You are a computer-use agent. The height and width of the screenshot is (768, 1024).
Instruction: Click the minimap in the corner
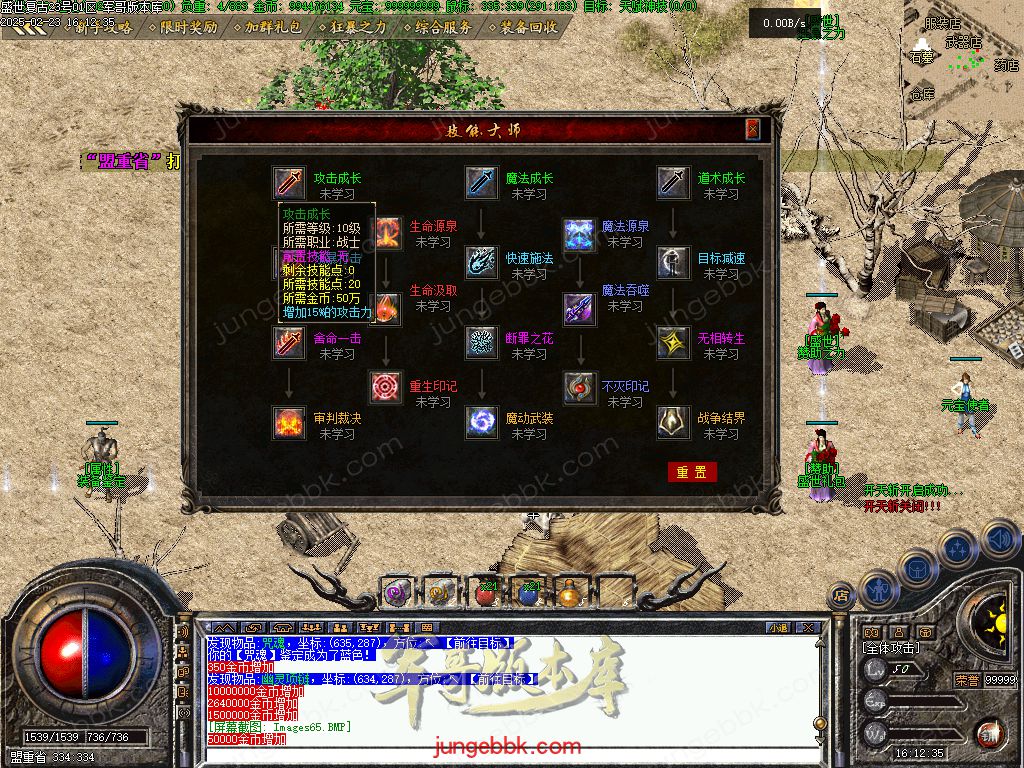click(962, 50)
